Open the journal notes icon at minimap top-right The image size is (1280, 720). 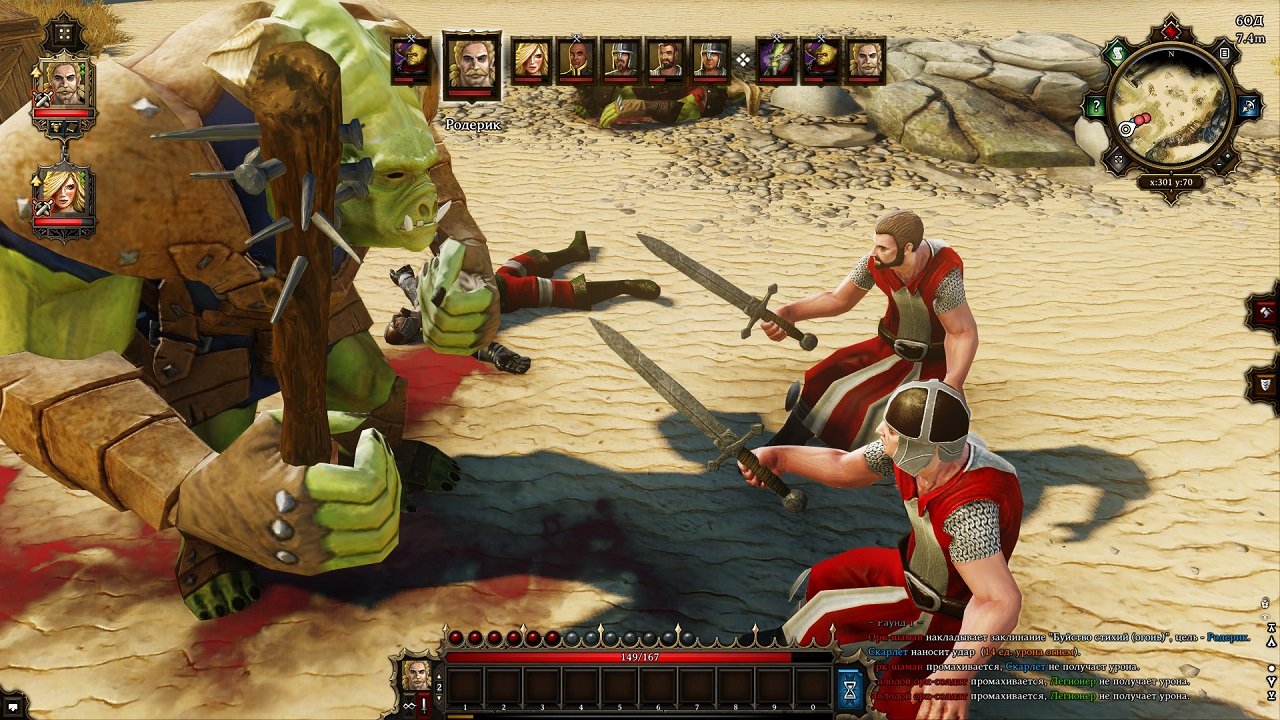(1224, 53)
